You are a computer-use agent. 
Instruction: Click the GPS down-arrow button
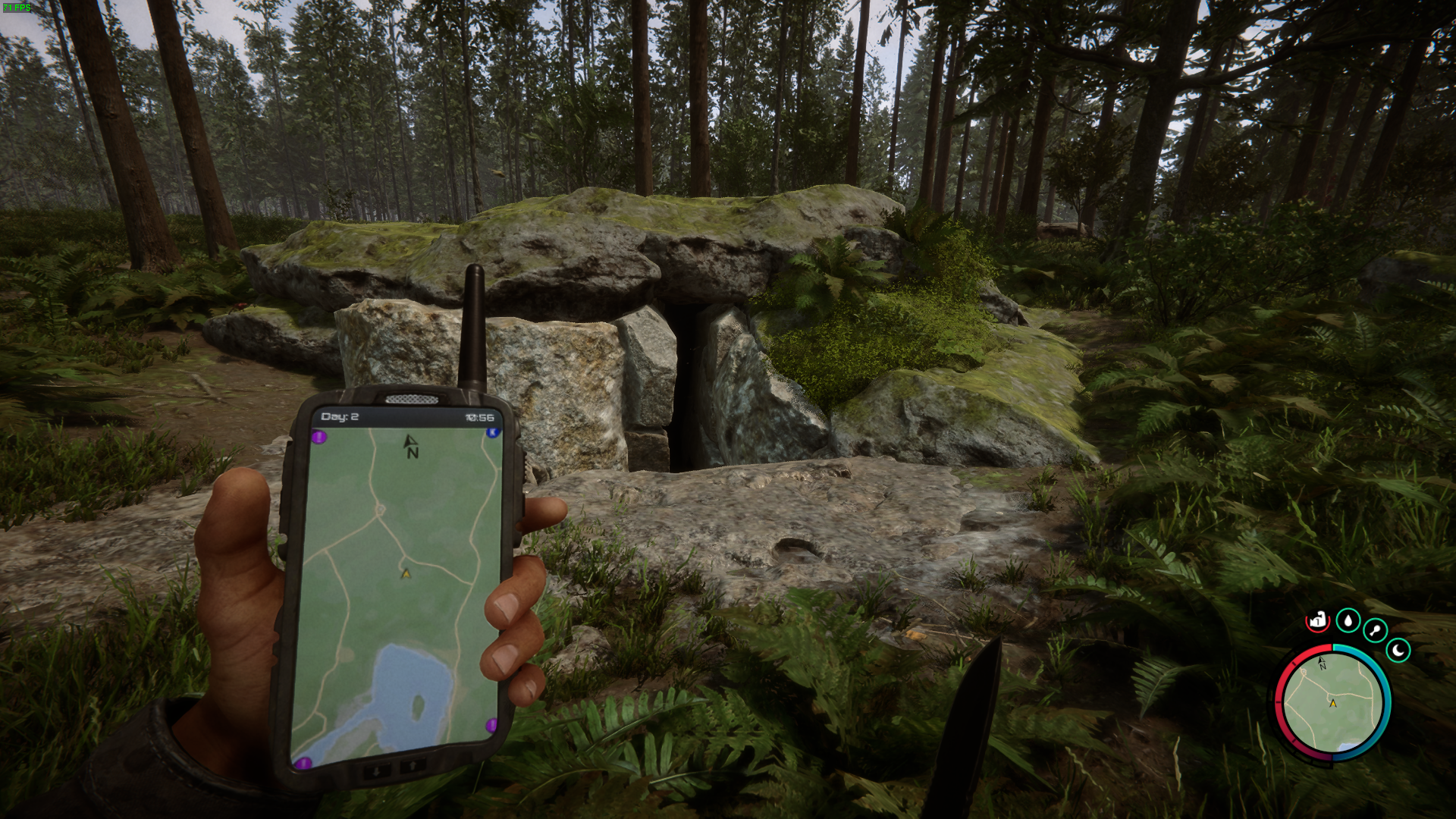(x=377, y=769)
